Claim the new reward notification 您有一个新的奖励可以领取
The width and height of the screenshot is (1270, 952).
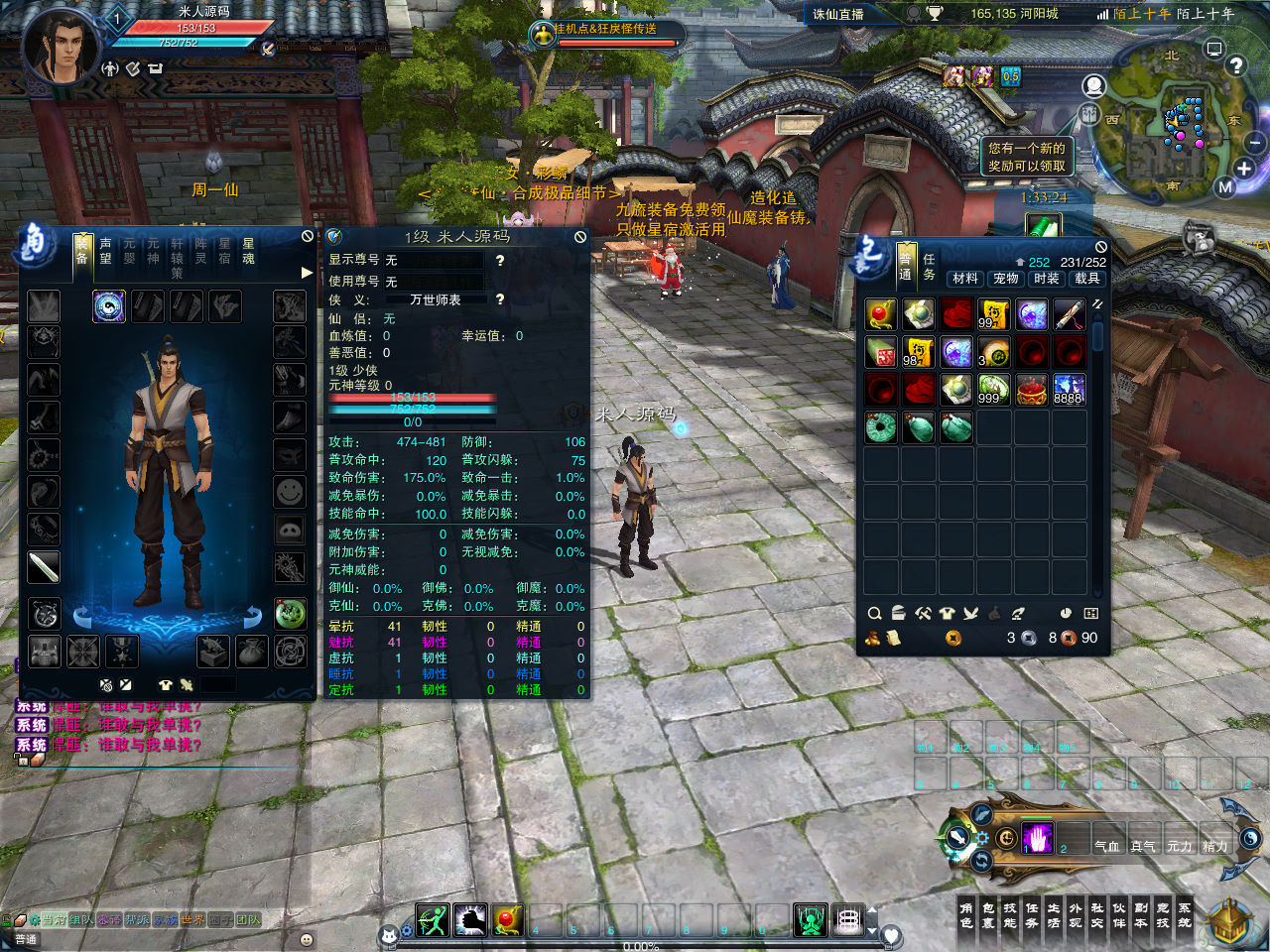[1026, 157]
